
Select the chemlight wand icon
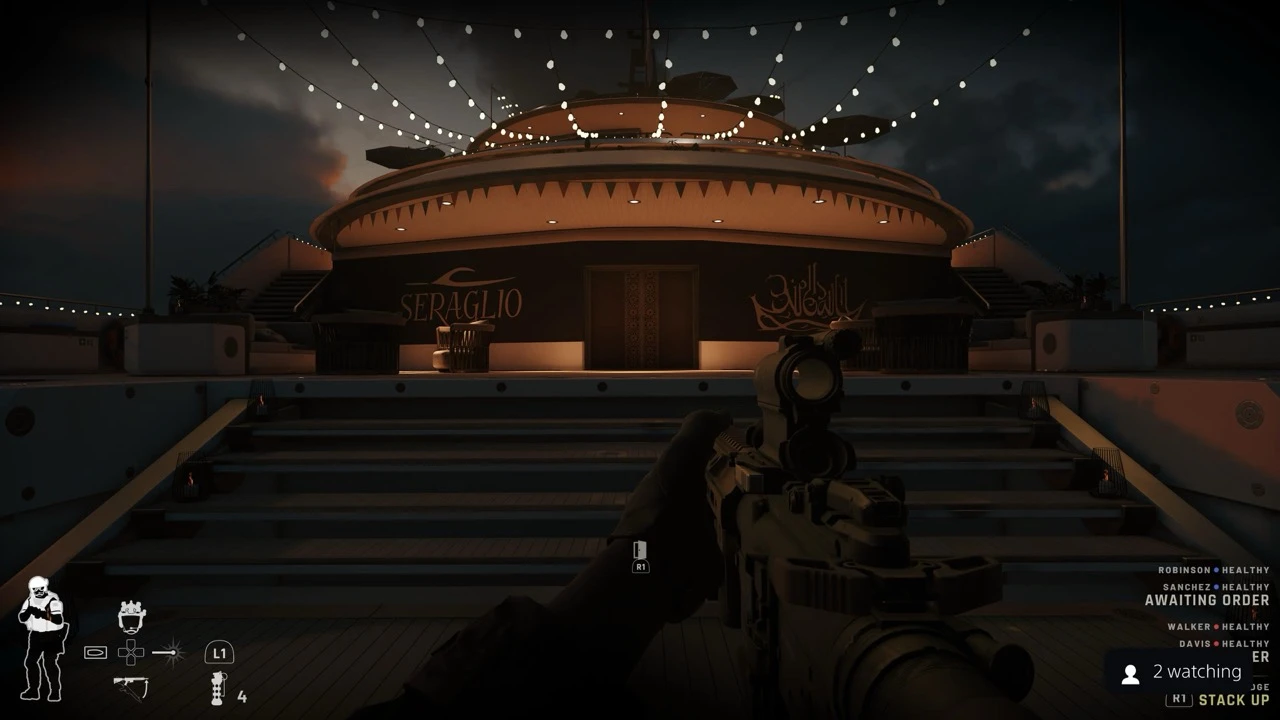coord(170,652)
